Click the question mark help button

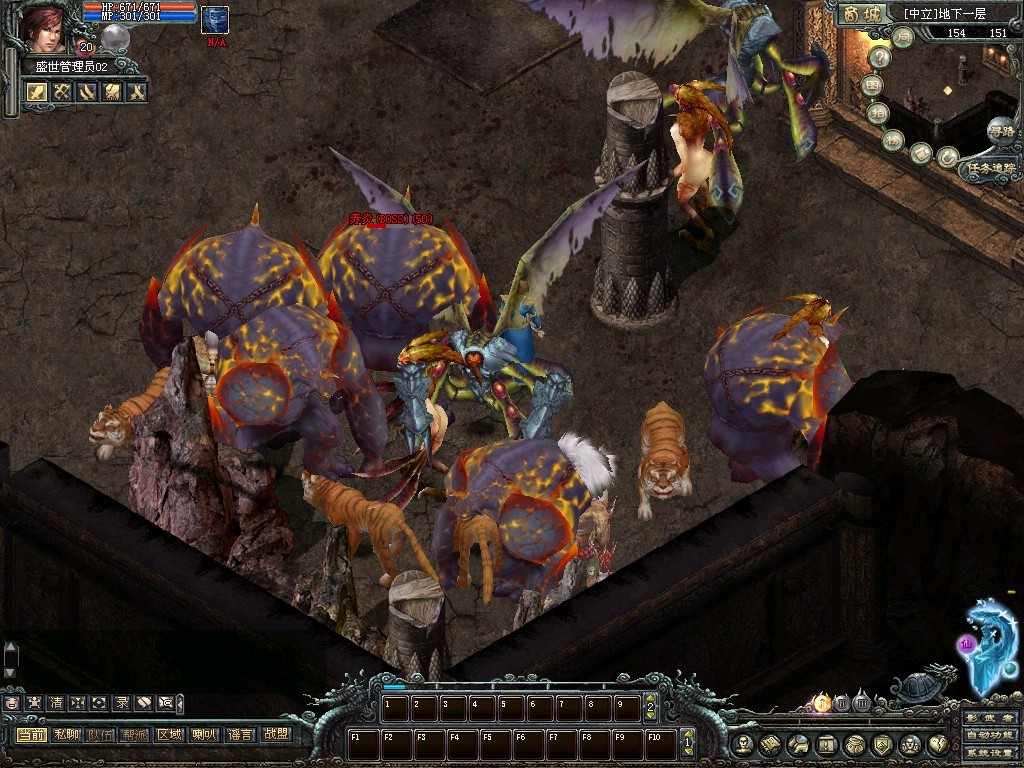[879, 57]
